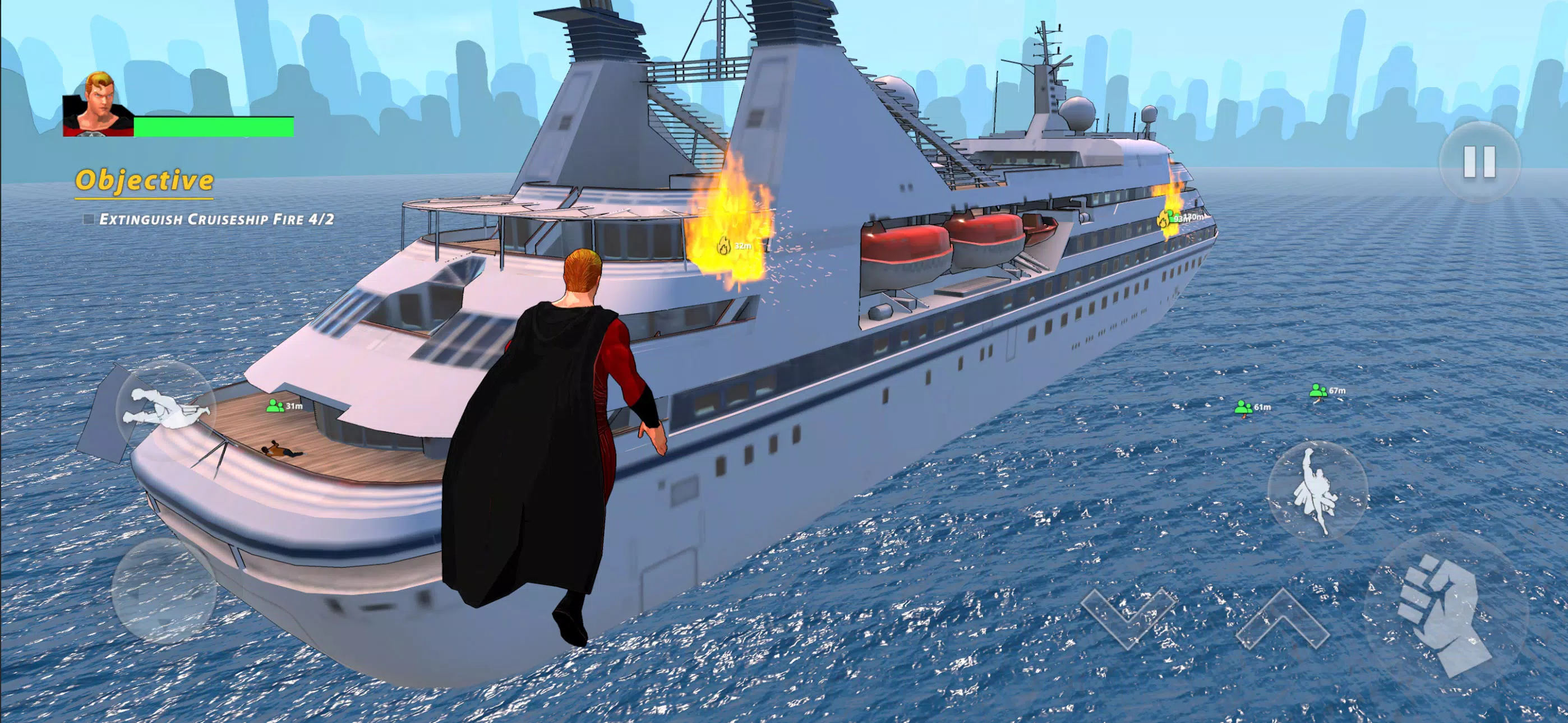The image size is (1568, 723).
Task: Tap the virtual movement joystick
Action: click(x=164, y=591)
